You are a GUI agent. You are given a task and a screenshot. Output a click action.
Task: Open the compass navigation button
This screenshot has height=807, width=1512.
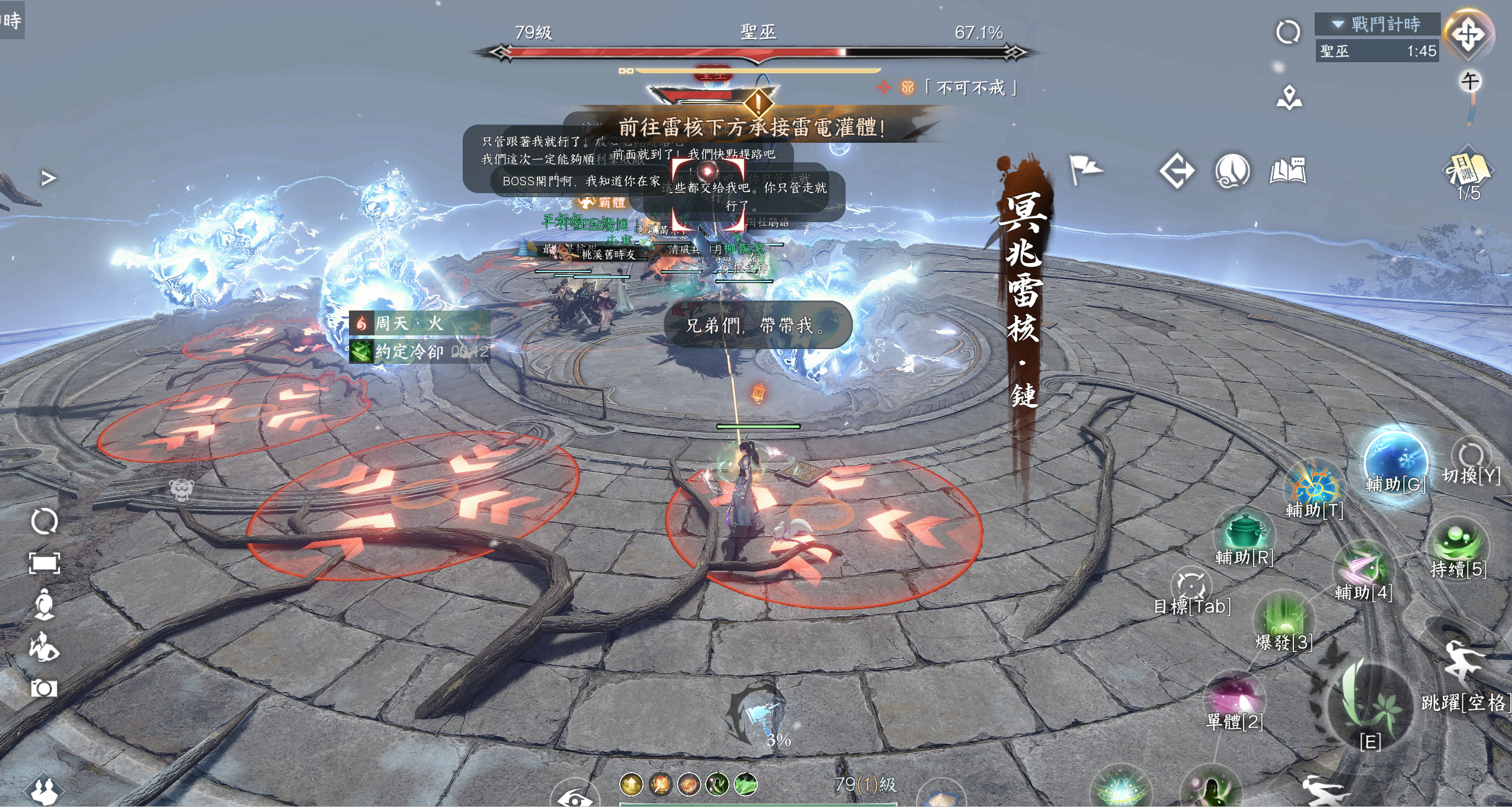tap(1468, 34)
